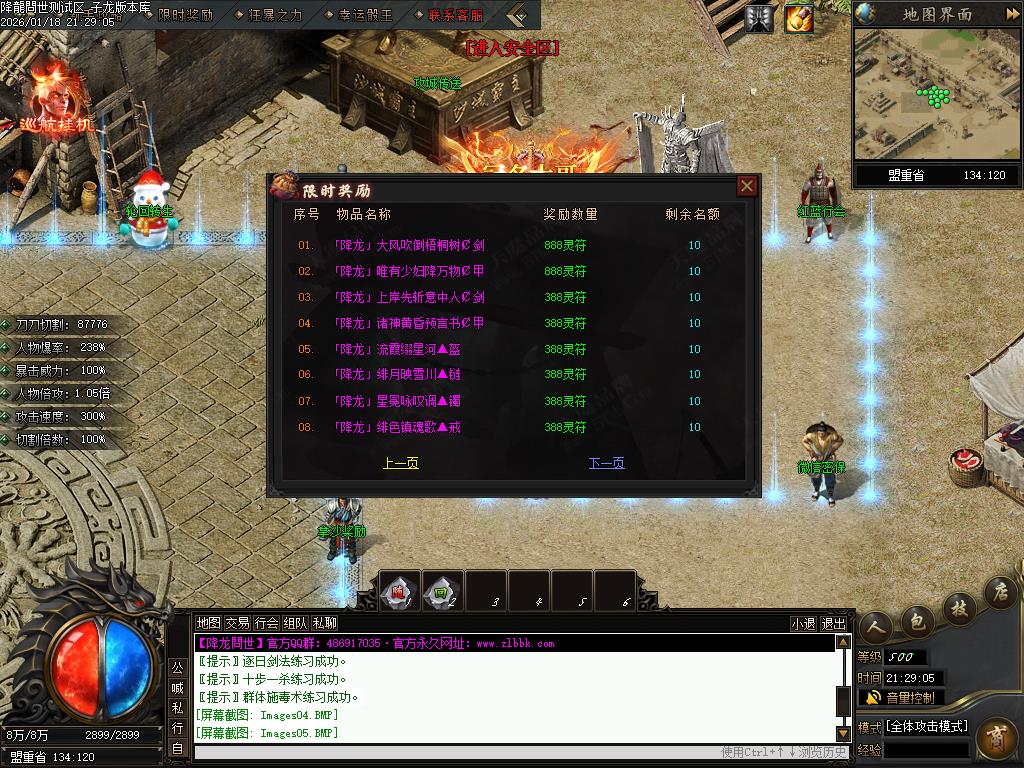Switch to the 行会 guild chat tab

pyautogui.click(x=266, y=623)
